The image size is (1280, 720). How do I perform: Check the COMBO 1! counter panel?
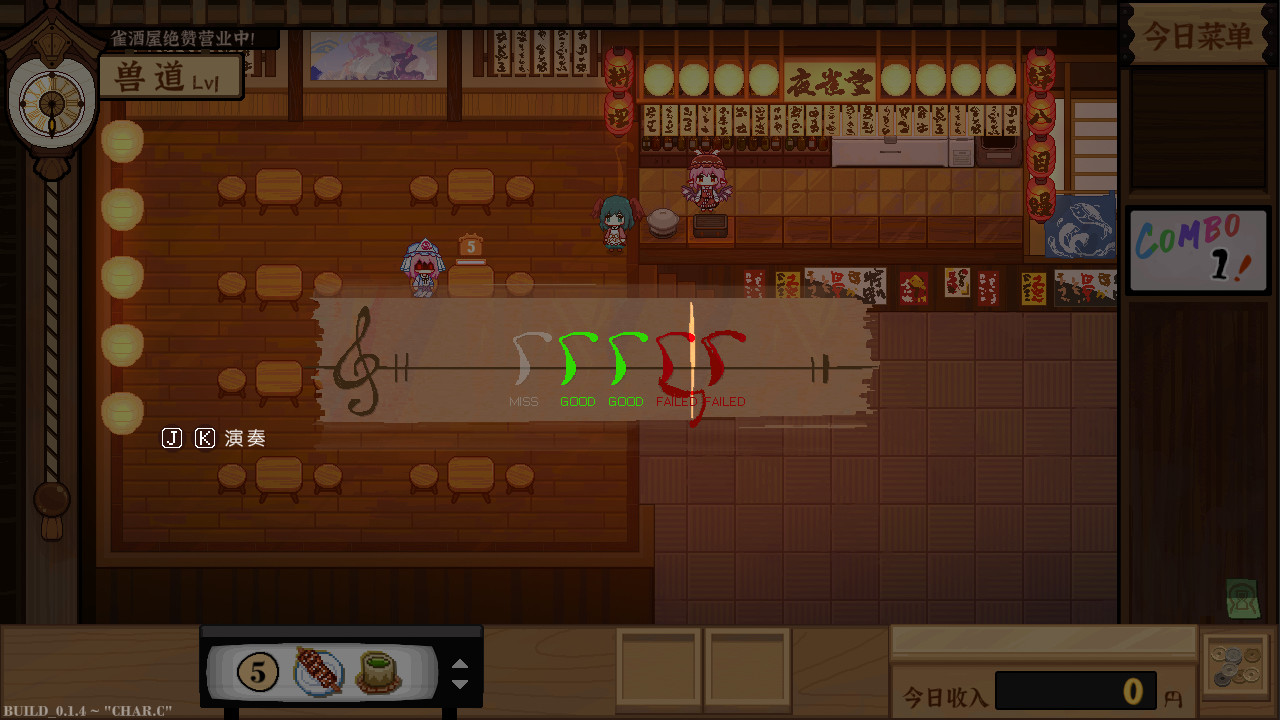1197,248
